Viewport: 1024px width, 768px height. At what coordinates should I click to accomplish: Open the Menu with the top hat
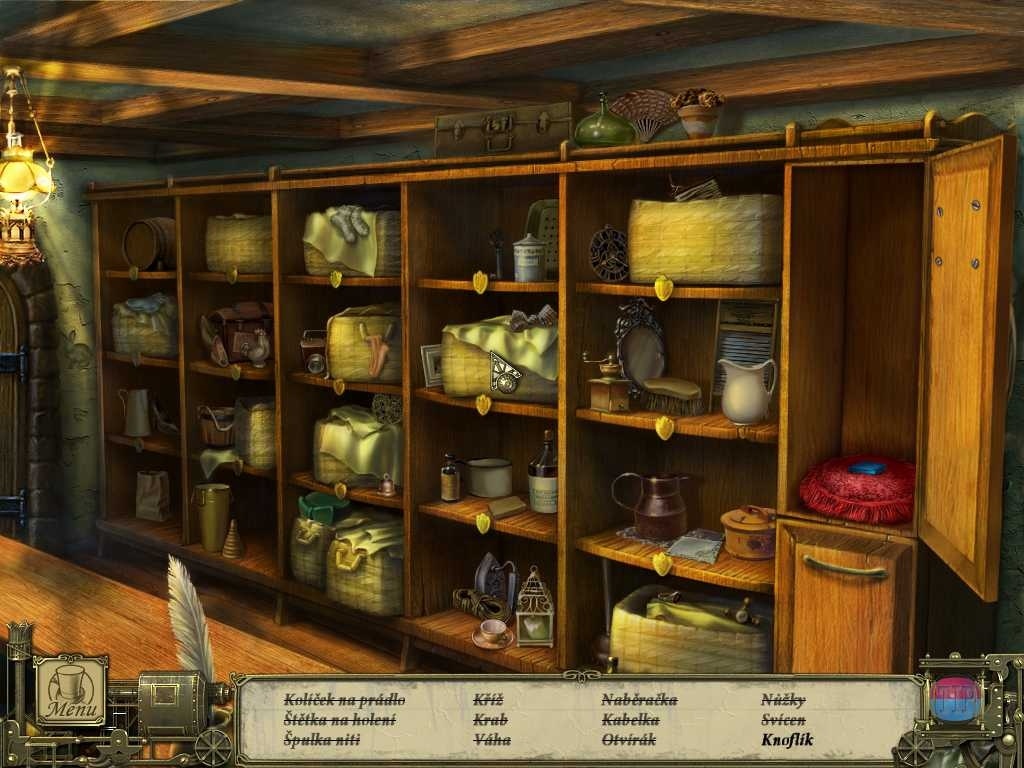tap(71, 690)
